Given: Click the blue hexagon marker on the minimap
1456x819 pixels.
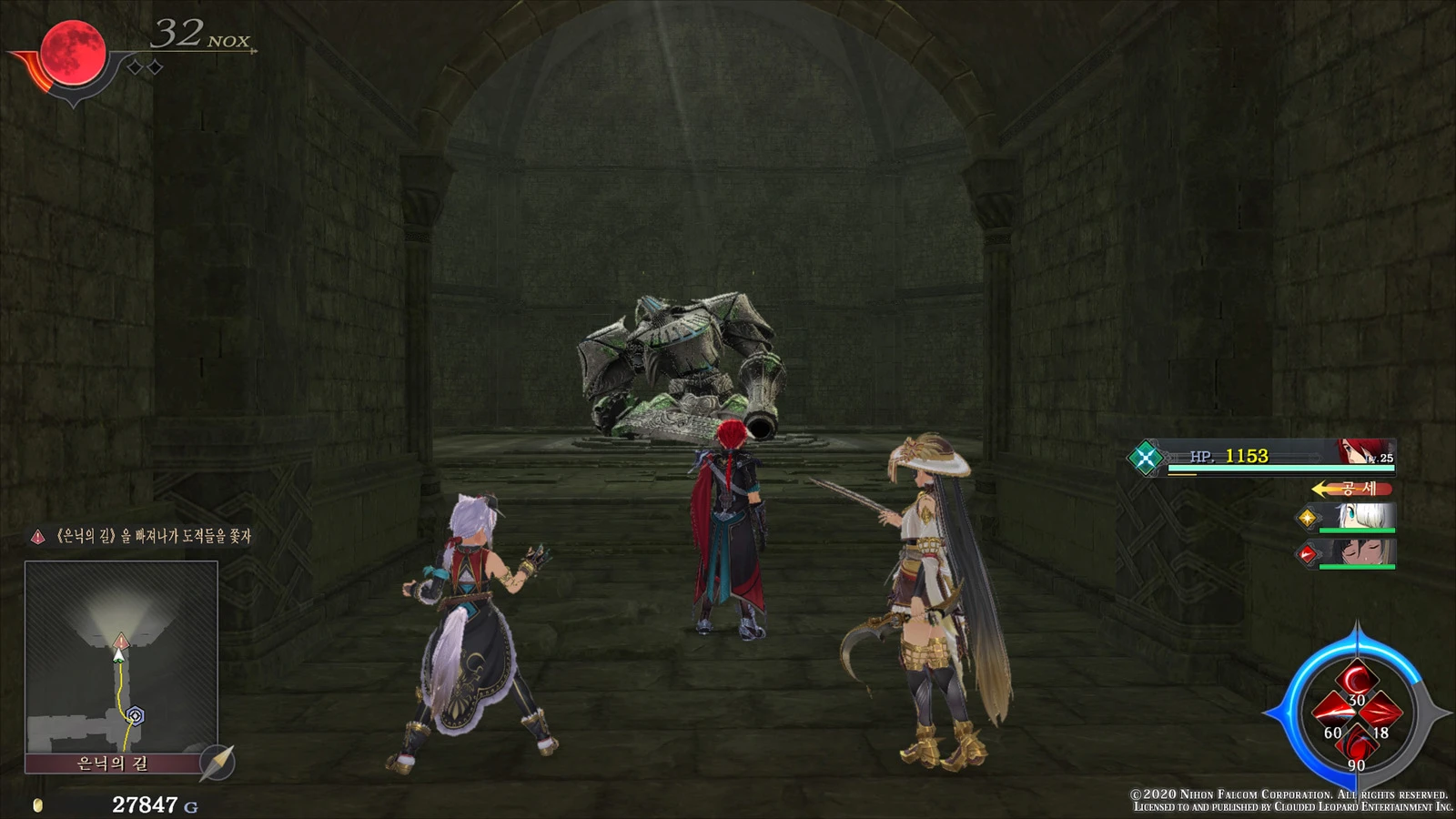Looking at the screenshot, I should (136, 716).
